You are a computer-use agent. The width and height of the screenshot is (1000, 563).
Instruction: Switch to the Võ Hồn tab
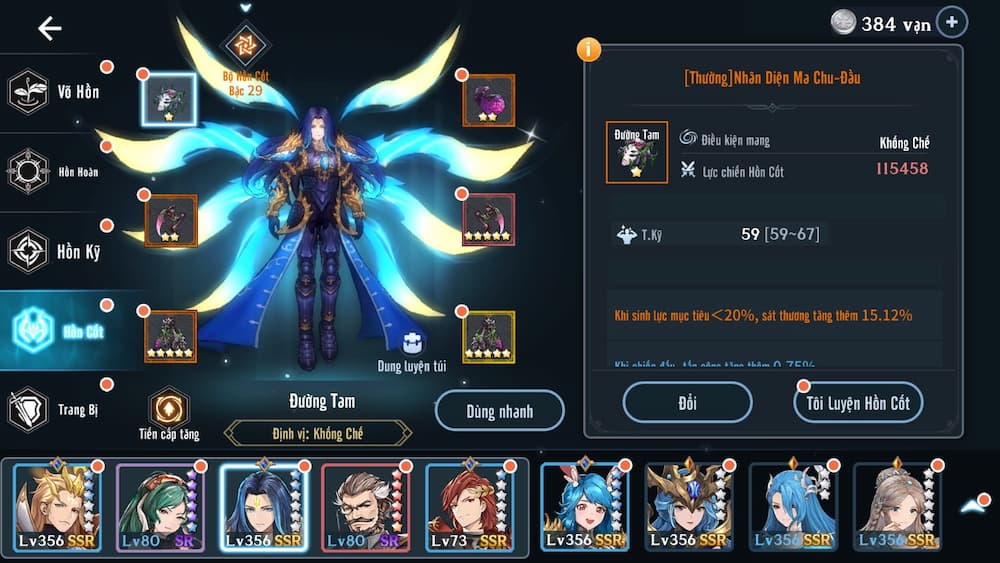[x=55, y=92]
